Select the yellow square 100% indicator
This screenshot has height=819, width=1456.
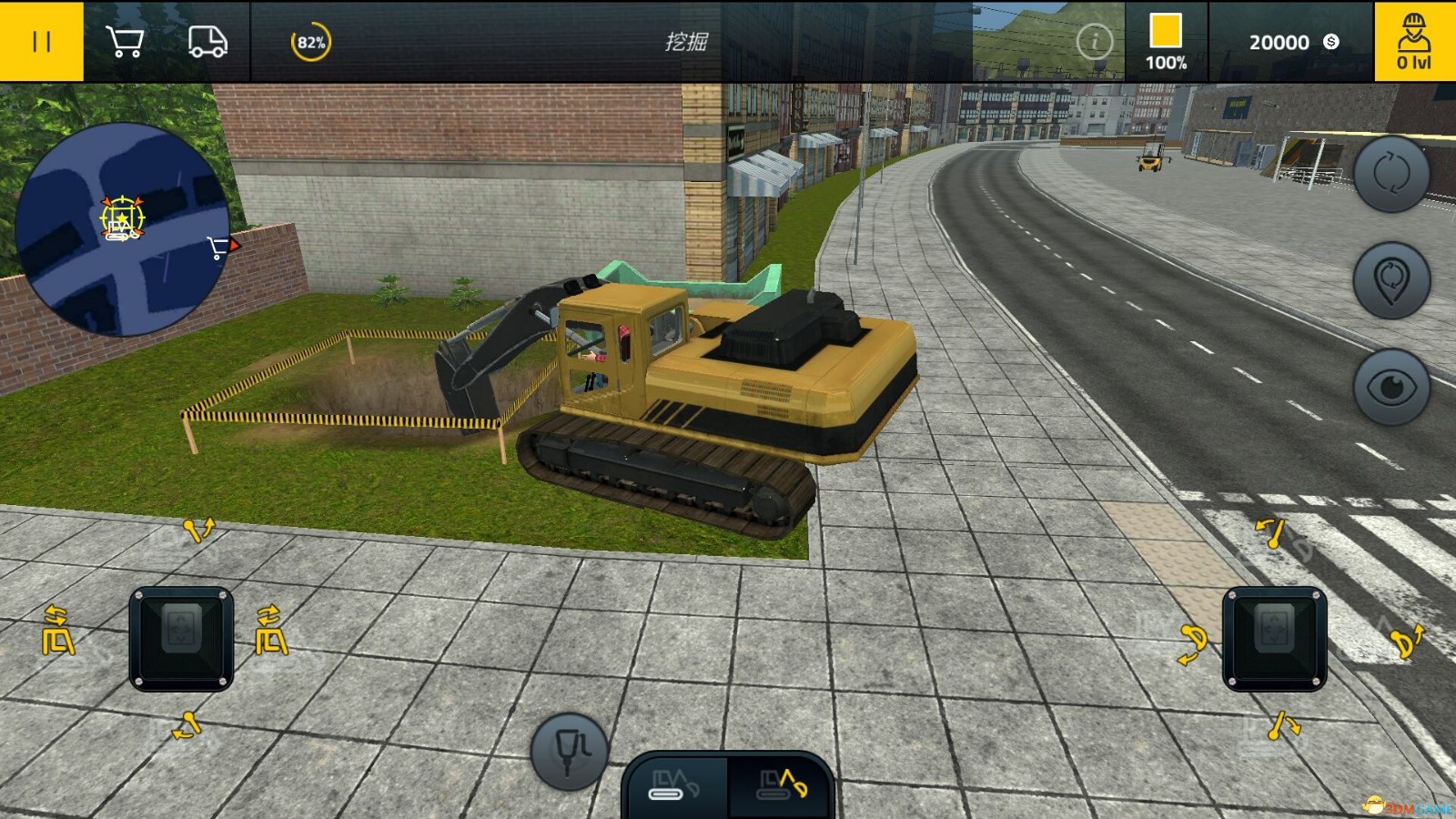[1166, 42]
